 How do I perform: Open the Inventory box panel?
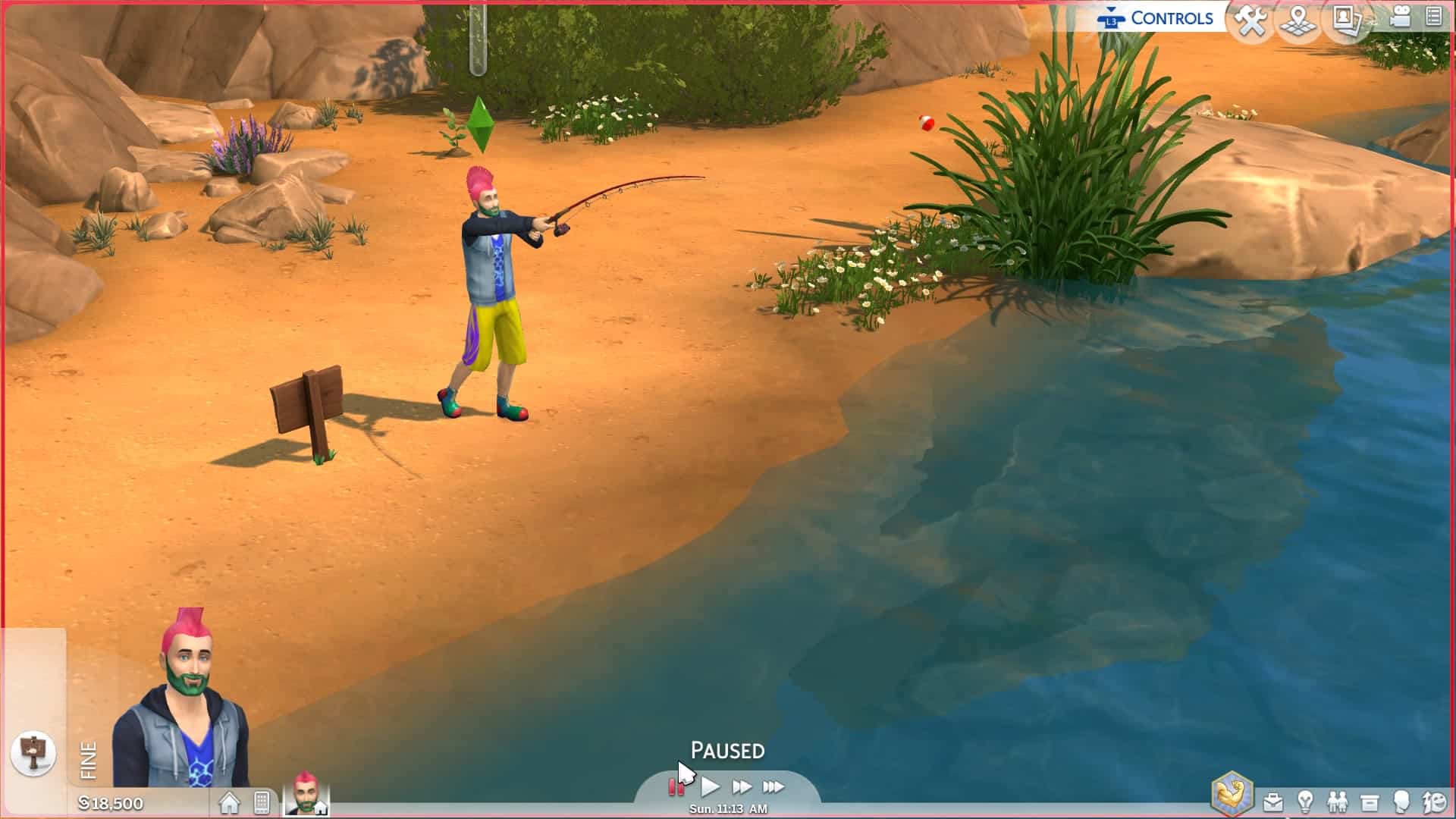click(x=1370, y=802)
